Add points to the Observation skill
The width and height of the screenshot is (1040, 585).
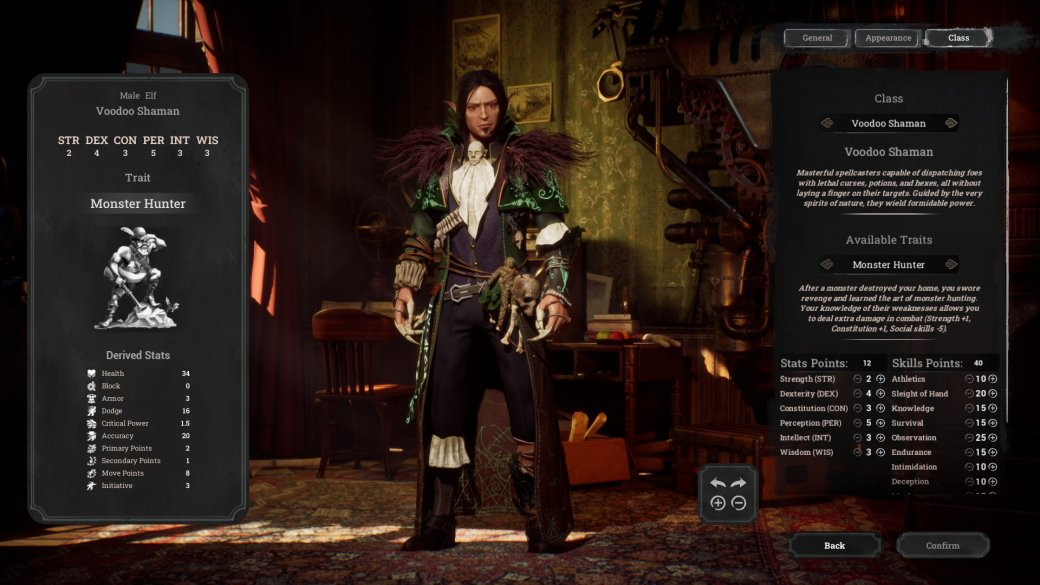(993, 438)
